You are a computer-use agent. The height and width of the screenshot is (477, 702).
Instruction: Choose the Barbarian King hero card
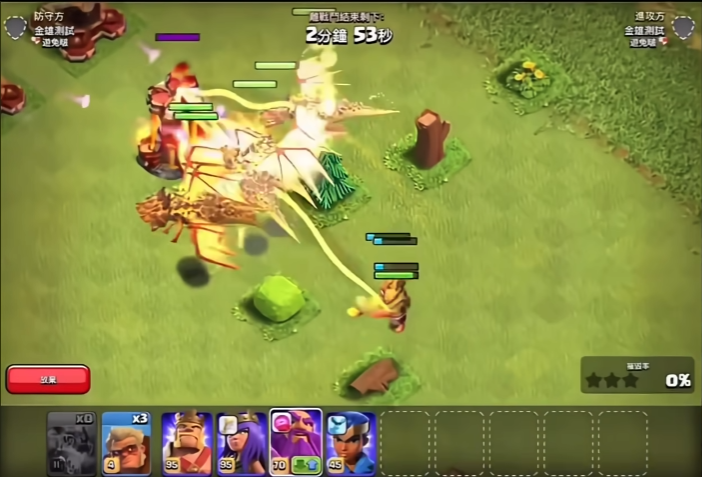tap(187, 443)
